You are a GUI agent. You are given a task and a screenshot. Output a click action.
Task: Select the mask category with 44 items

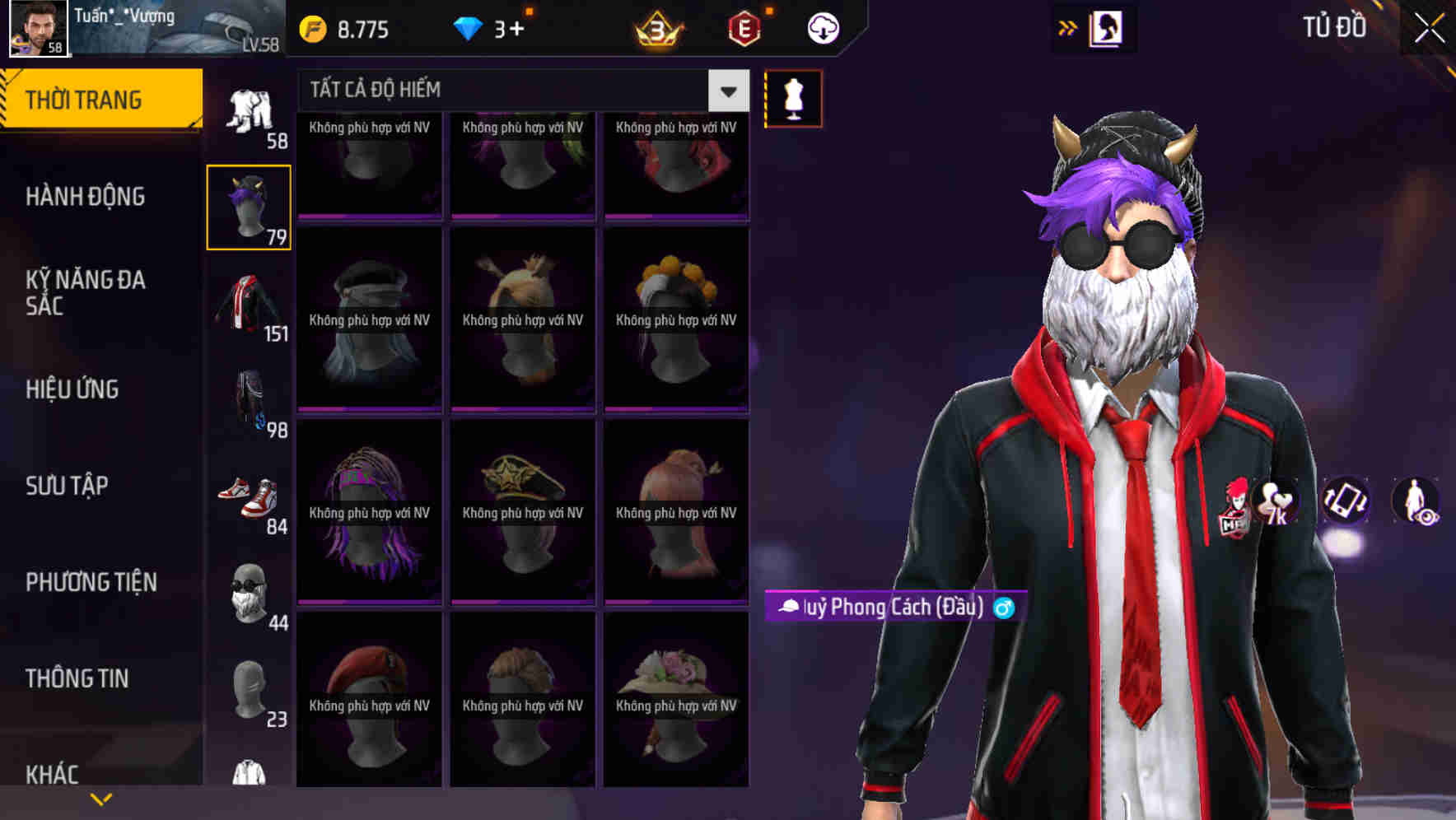250,589
